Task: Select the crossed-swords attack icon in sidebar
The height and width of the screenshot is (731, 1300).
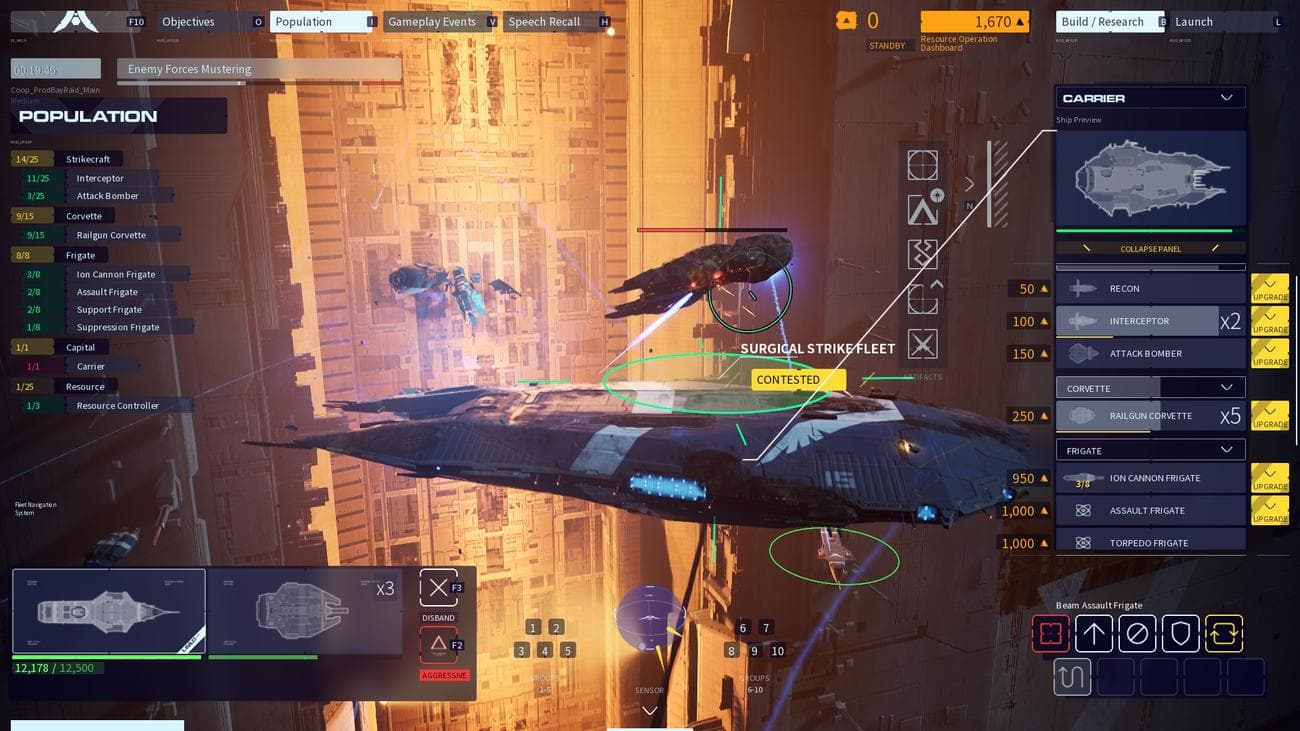Action: pos(922,343)
